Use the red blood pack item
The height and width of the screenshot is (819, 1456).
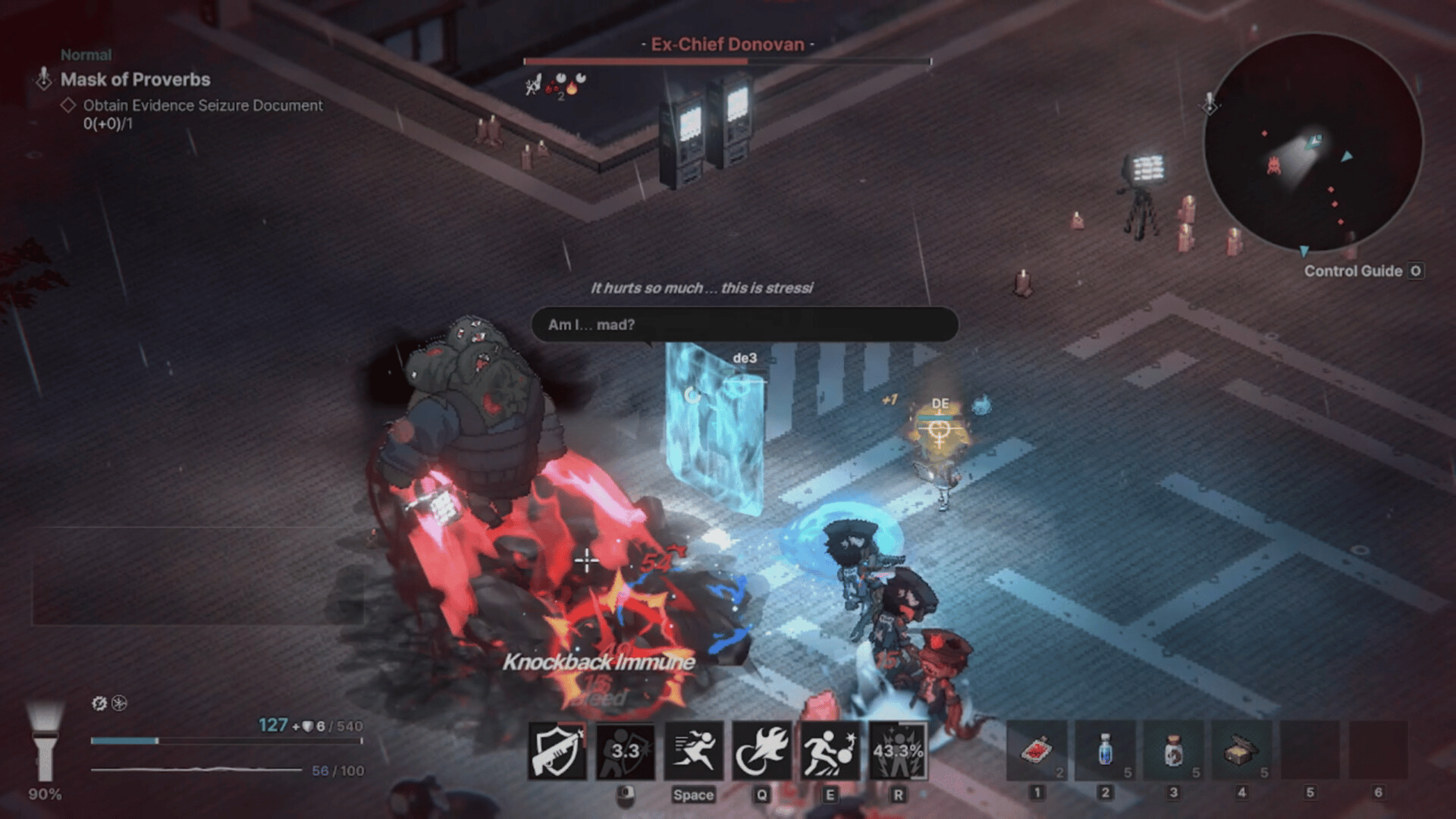1037,752
